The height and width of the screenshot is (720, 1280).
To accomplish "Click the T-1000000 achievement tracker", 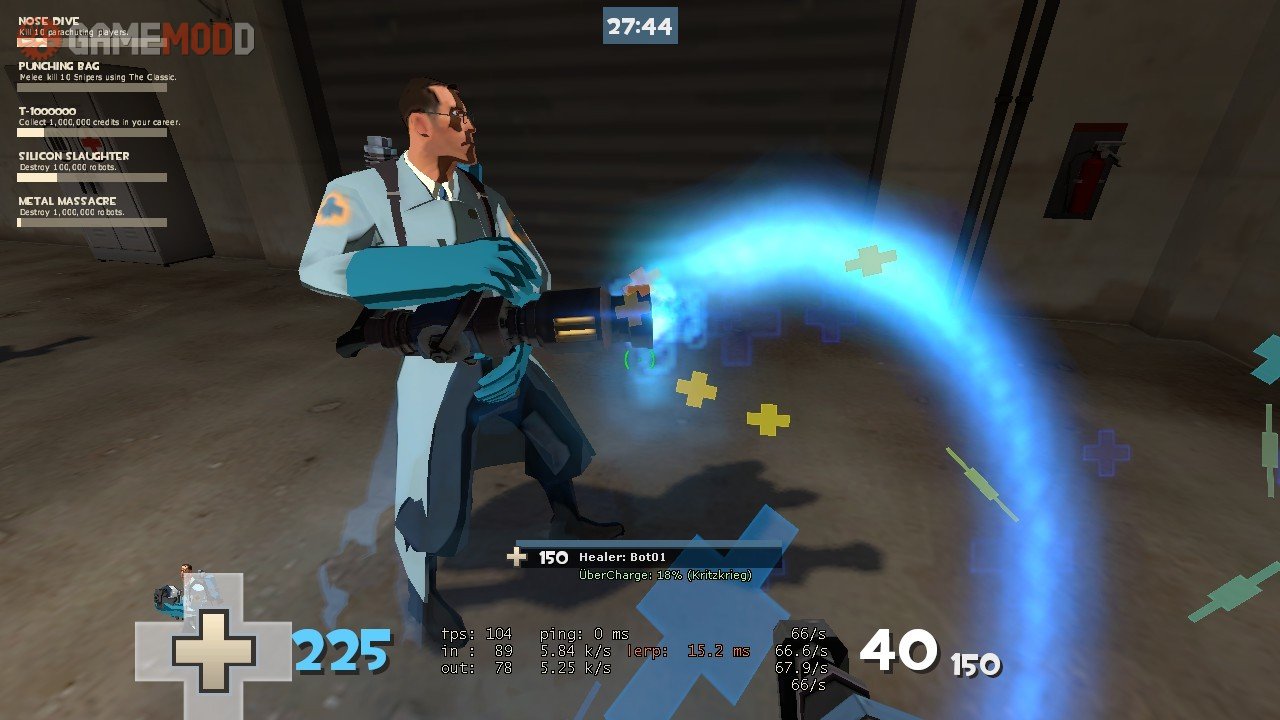I will 92,121.
